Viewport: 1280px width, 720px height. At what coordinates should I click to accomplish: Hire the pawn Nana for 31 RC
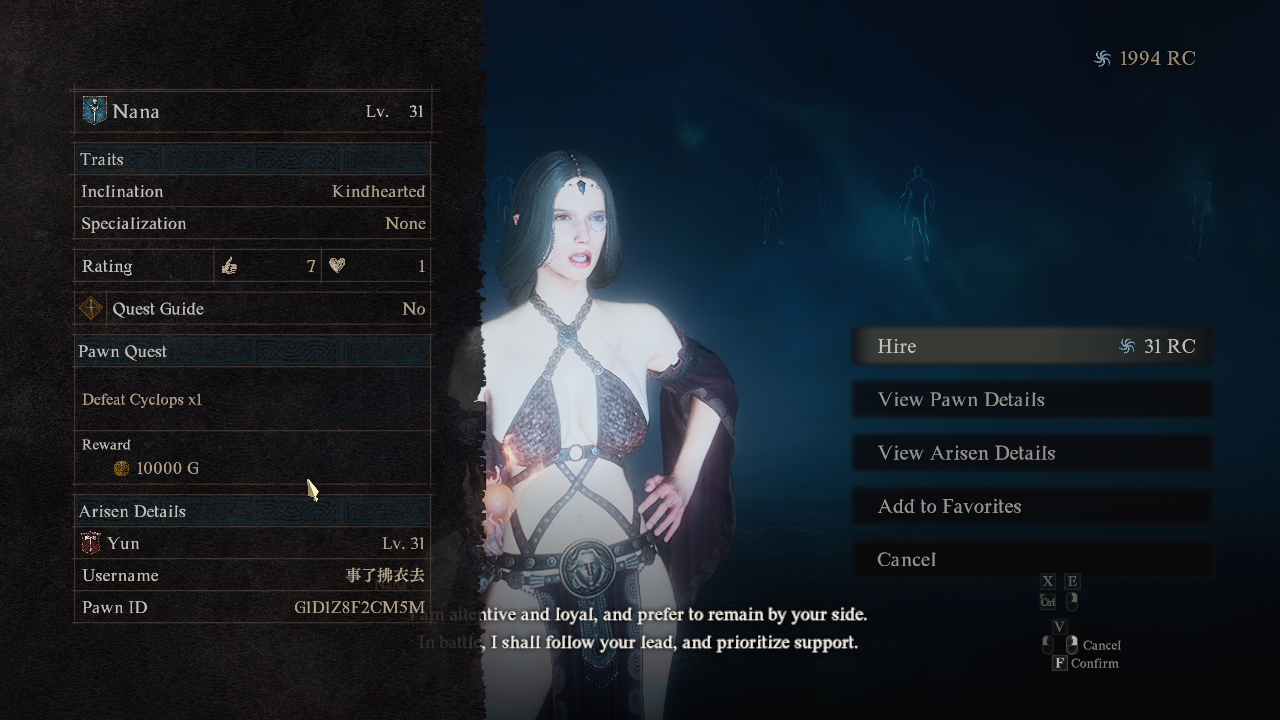(1030, 346)
